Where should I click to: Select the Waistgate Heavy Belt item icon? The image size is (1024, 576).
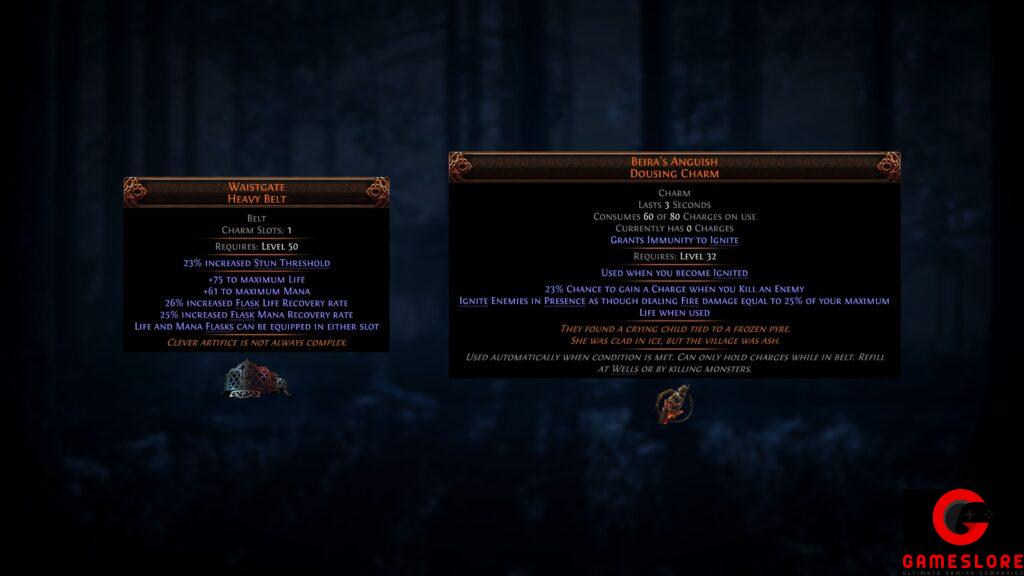tap(256, 379)
